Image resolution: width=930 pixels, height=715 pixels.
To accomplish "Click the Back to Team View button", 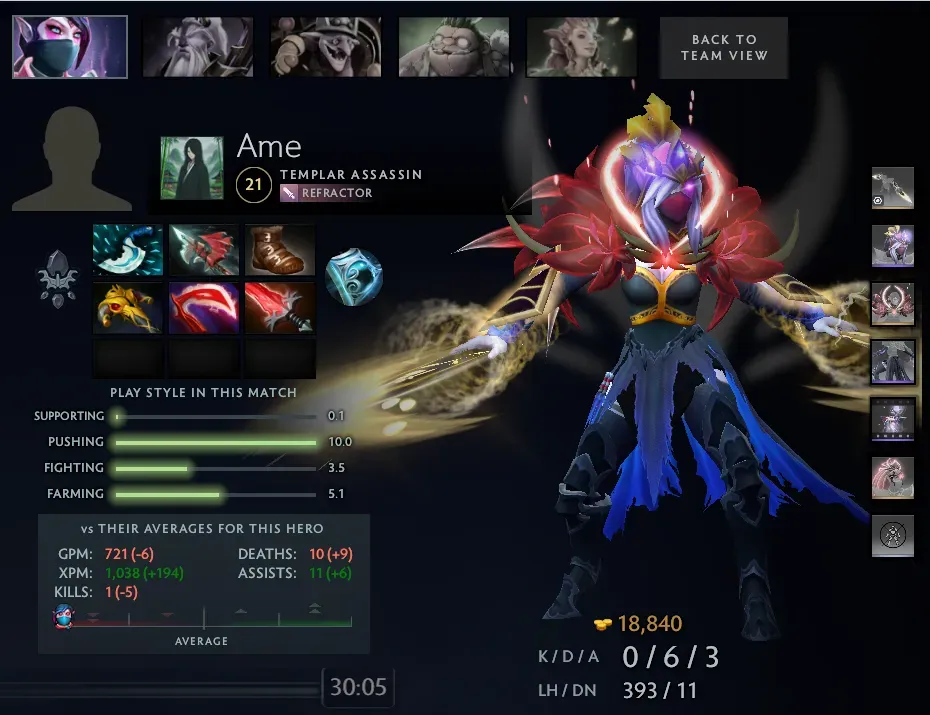I will pyautogui.click(x=724, y=47).
